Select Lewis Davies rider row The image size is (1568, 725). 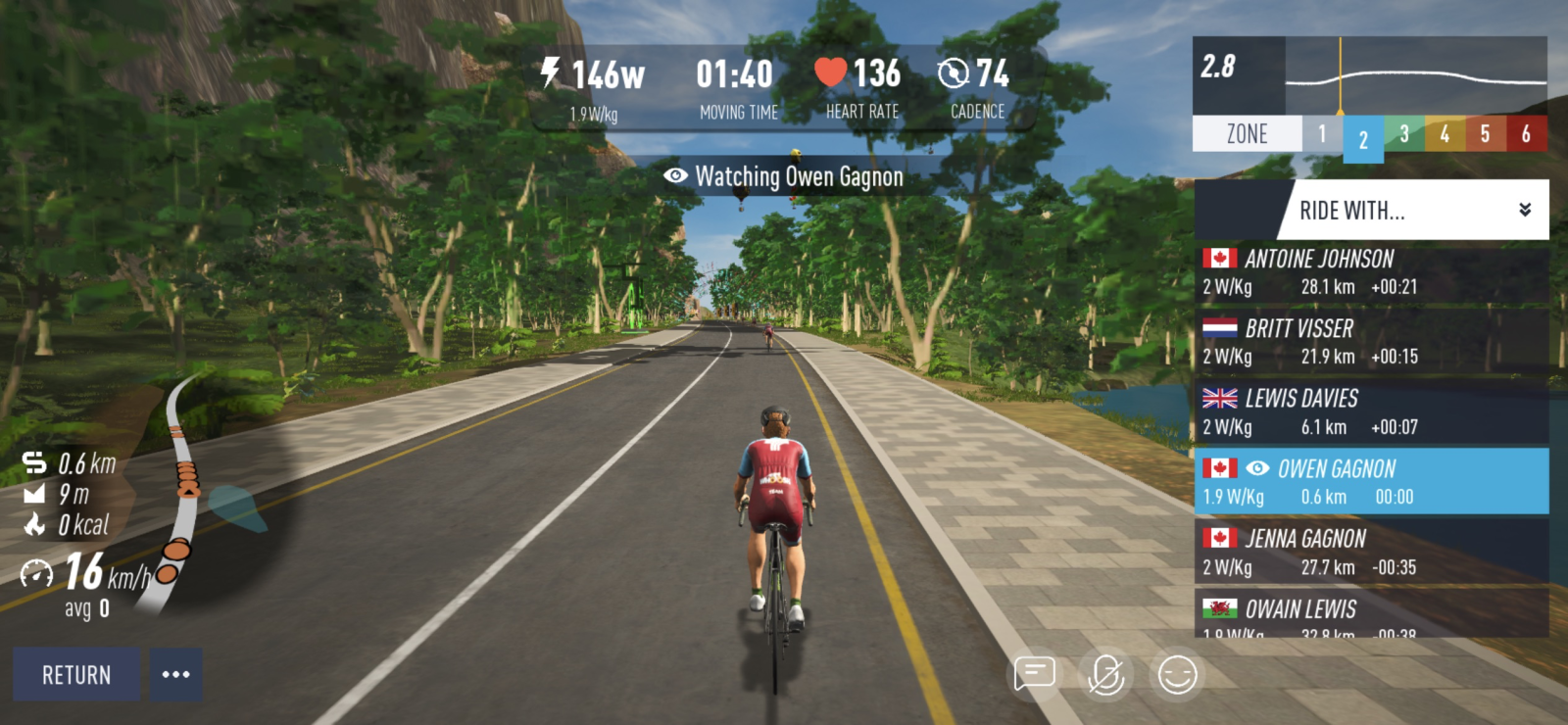click(1370, 412)
